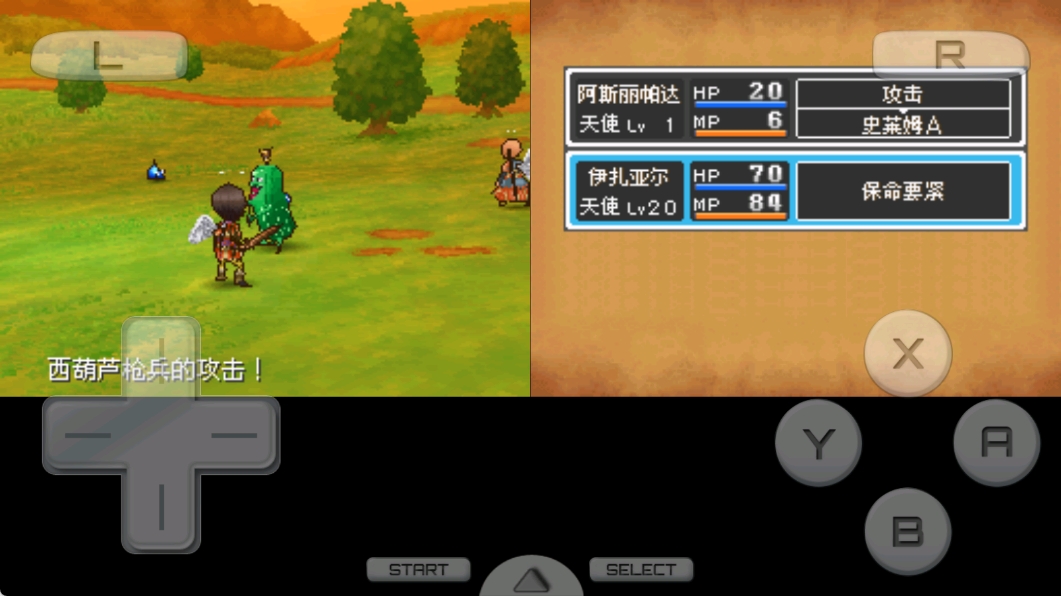
Task: Select the 阿斯丽帕达 character name panel
Action: pos(629,109)
